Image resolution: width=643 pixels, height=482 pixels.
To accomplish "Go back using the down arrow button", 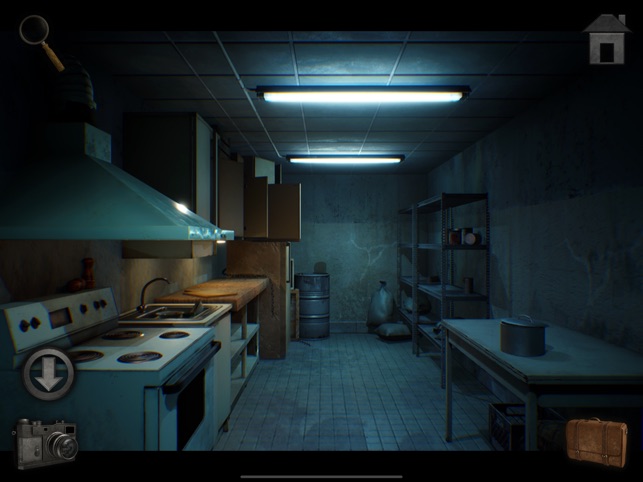I will pos(49,373).
